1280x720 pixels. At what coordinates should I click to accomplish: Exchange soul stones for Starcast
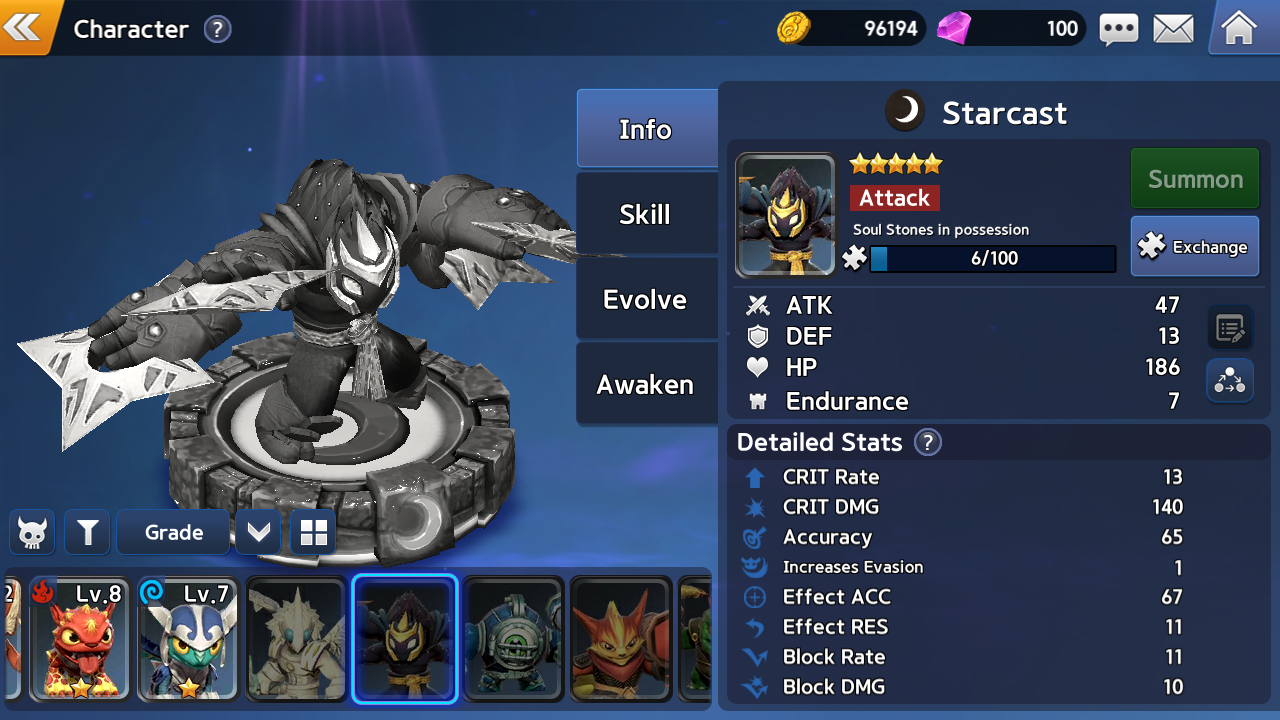click(x=1194, y=246)
